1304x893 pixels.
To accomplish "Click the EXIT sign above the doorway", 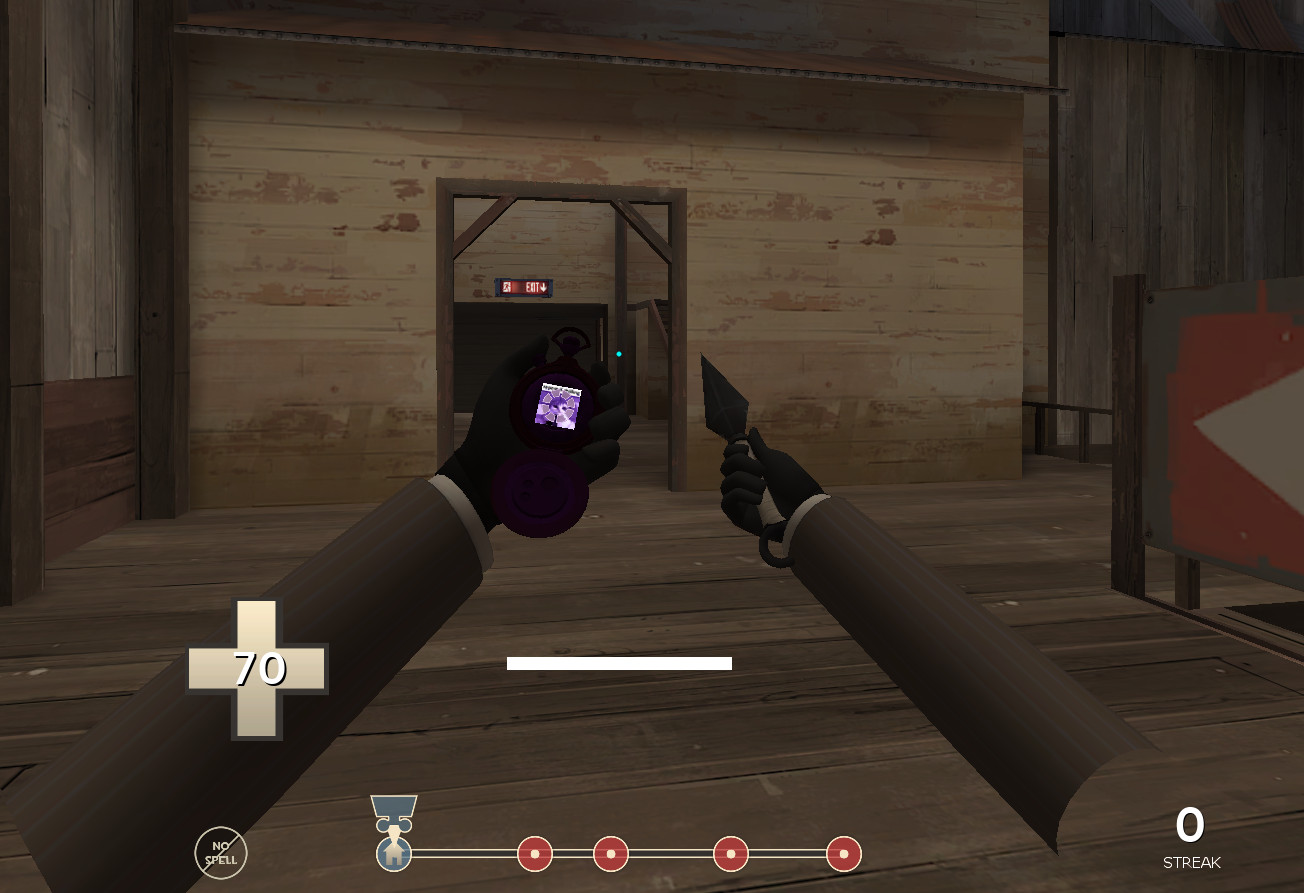I will click(524, 286).
